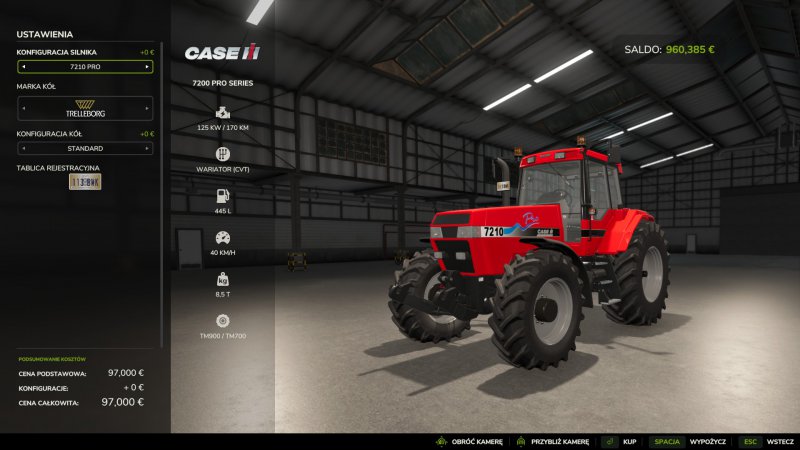Switch to previous wheel brand before Trelleborg

click(23, 108)
